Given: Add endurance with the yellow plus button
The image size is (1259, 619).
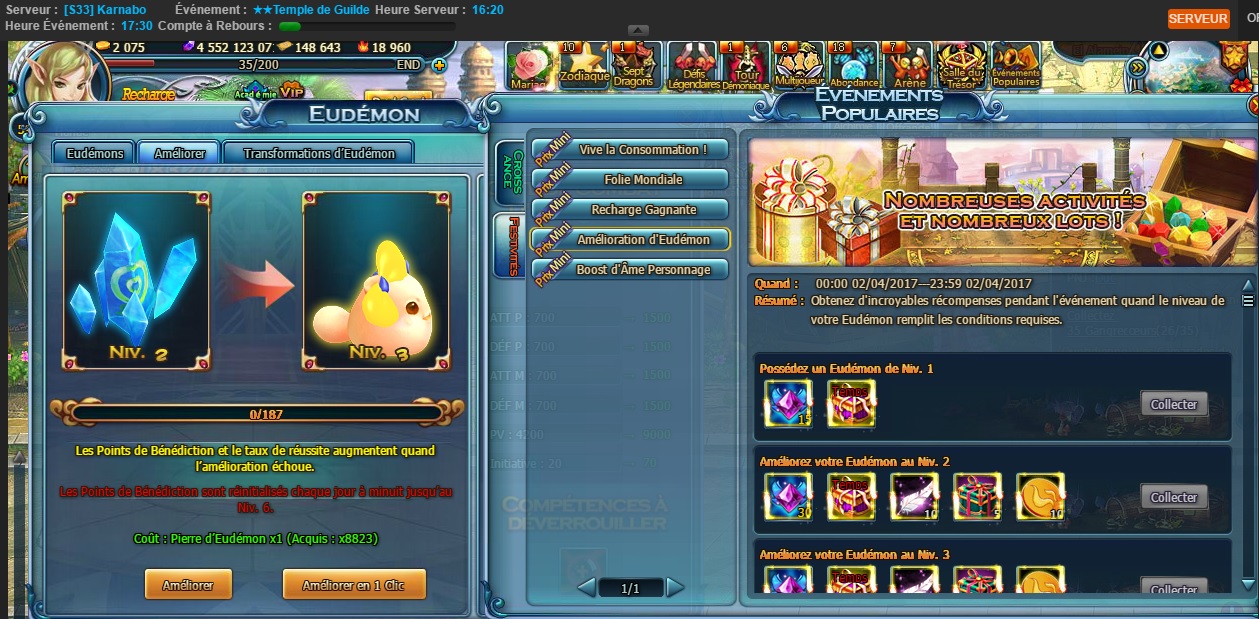Looking at the screenshot, I should pos(438,65).
